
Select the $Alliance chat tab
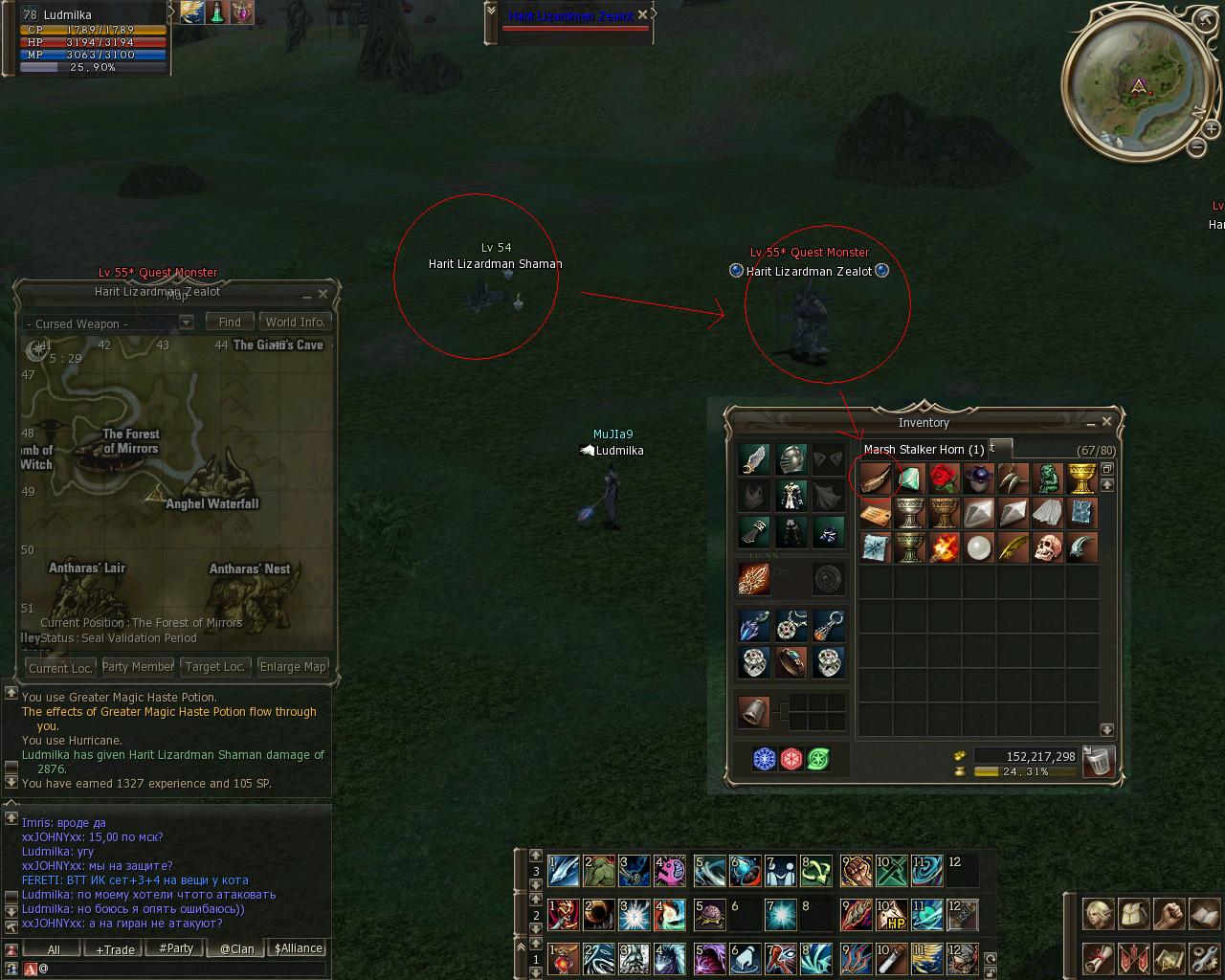(x=298, y=949)
